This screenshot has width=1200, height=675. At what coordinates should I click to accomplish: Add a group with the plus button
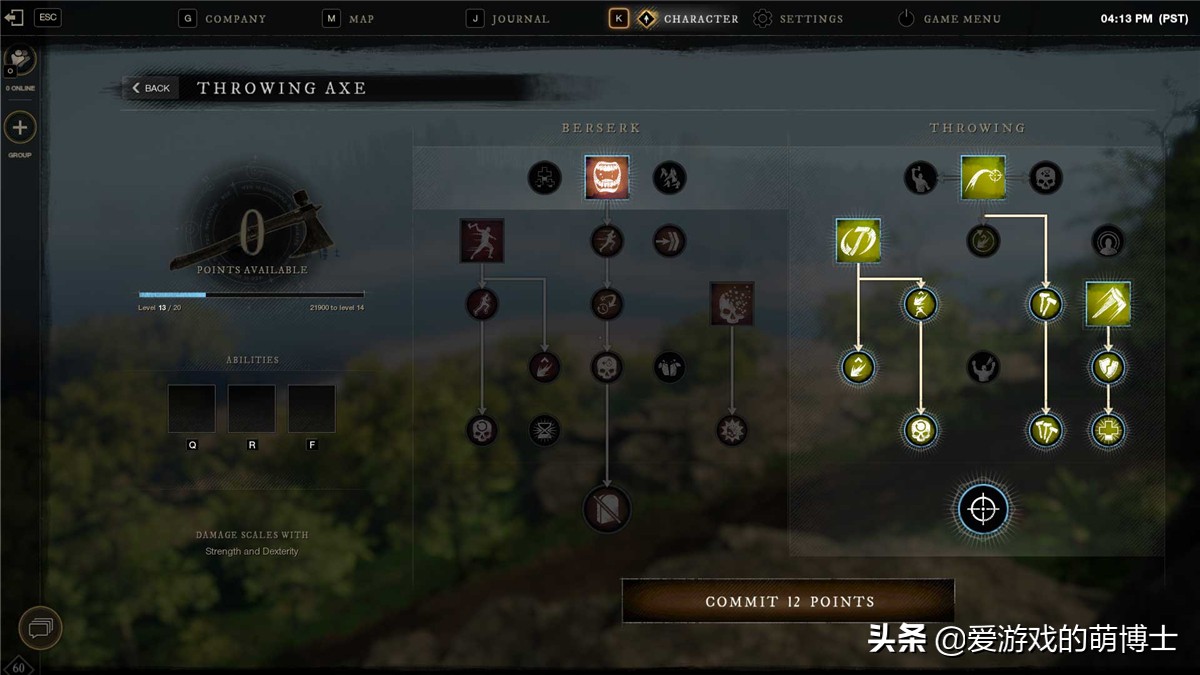pyautogui.click(x=20, y=127)
